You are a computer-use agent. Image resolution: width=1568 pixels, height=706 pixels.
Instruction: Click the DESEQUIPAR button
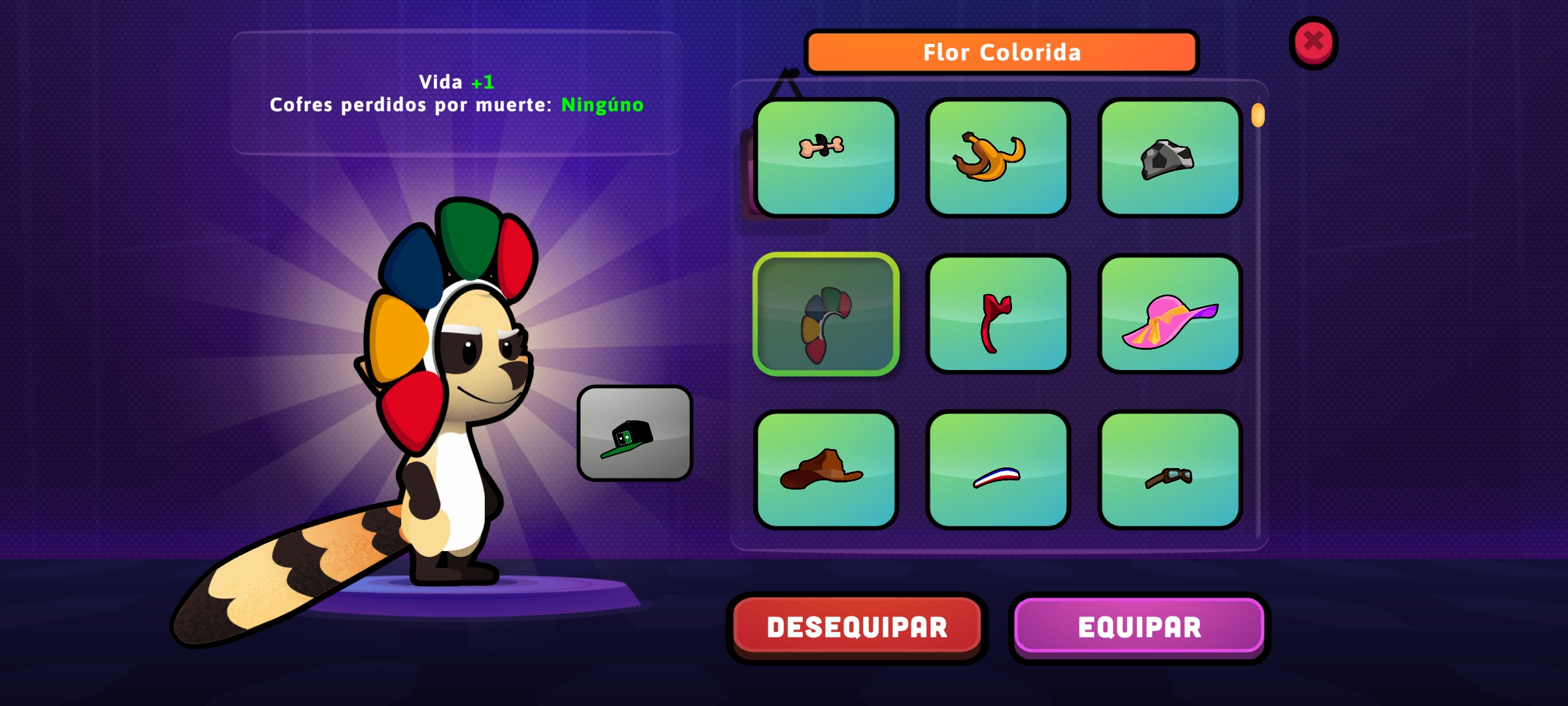[x=857, y=627]
